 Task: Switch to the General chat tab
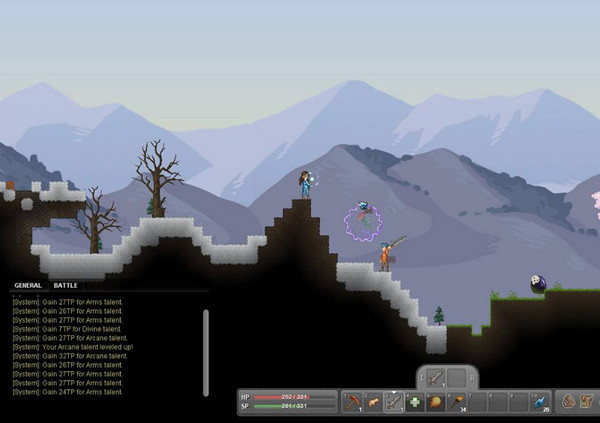(28, 285)
